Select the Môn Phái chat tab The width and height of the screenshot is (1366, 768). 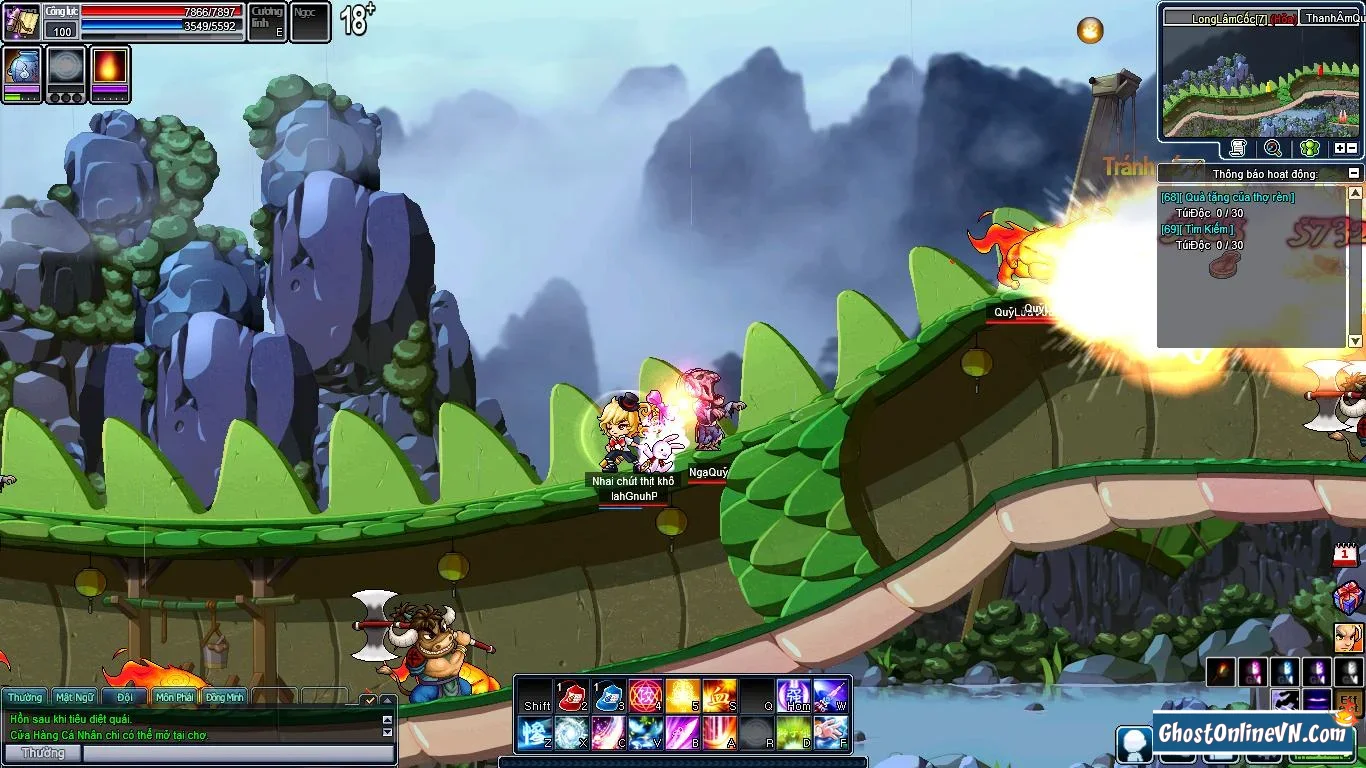[x=175, y=697]
